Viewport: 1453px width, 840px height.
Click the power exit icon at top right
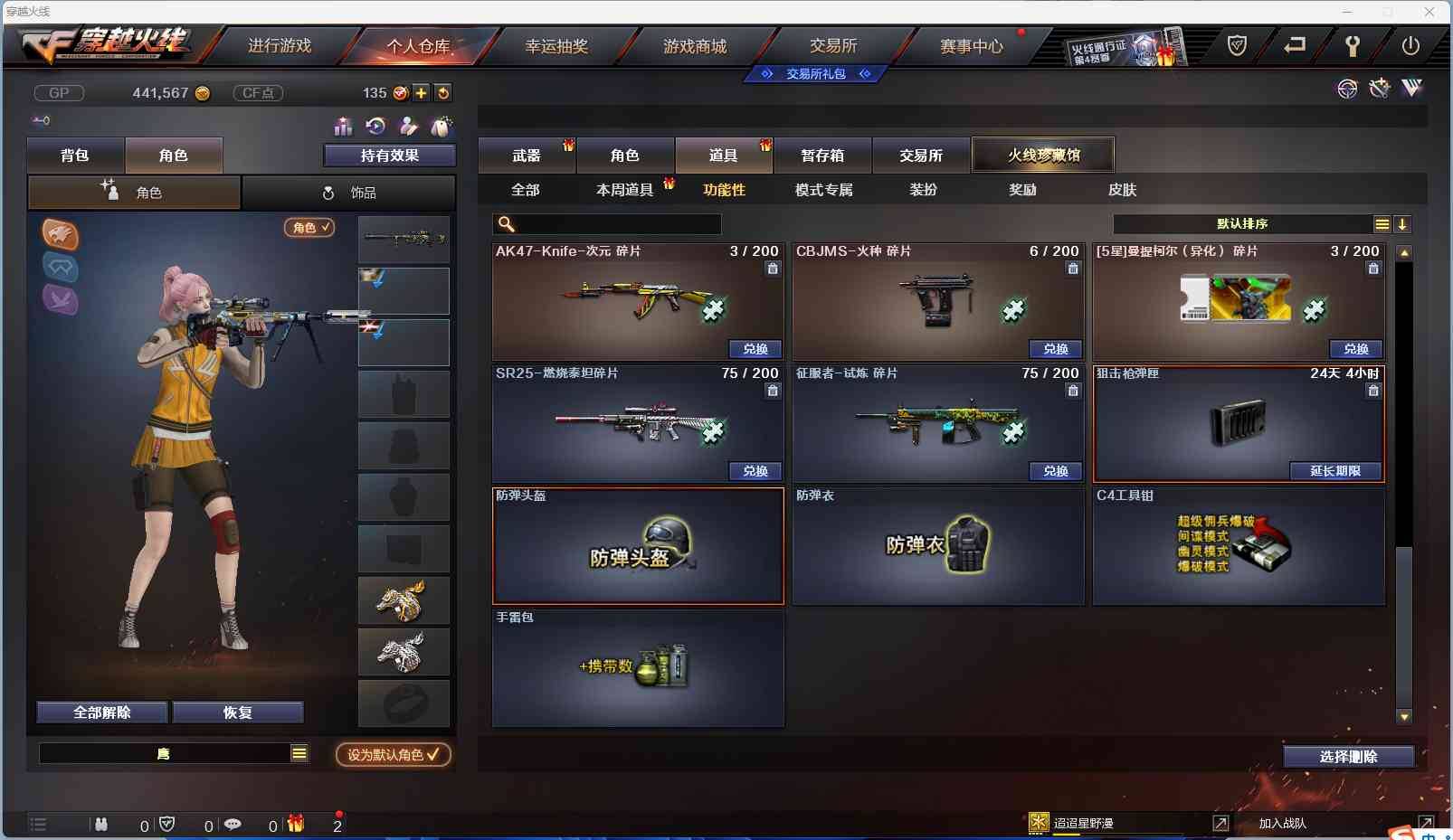pos(1412,44)
